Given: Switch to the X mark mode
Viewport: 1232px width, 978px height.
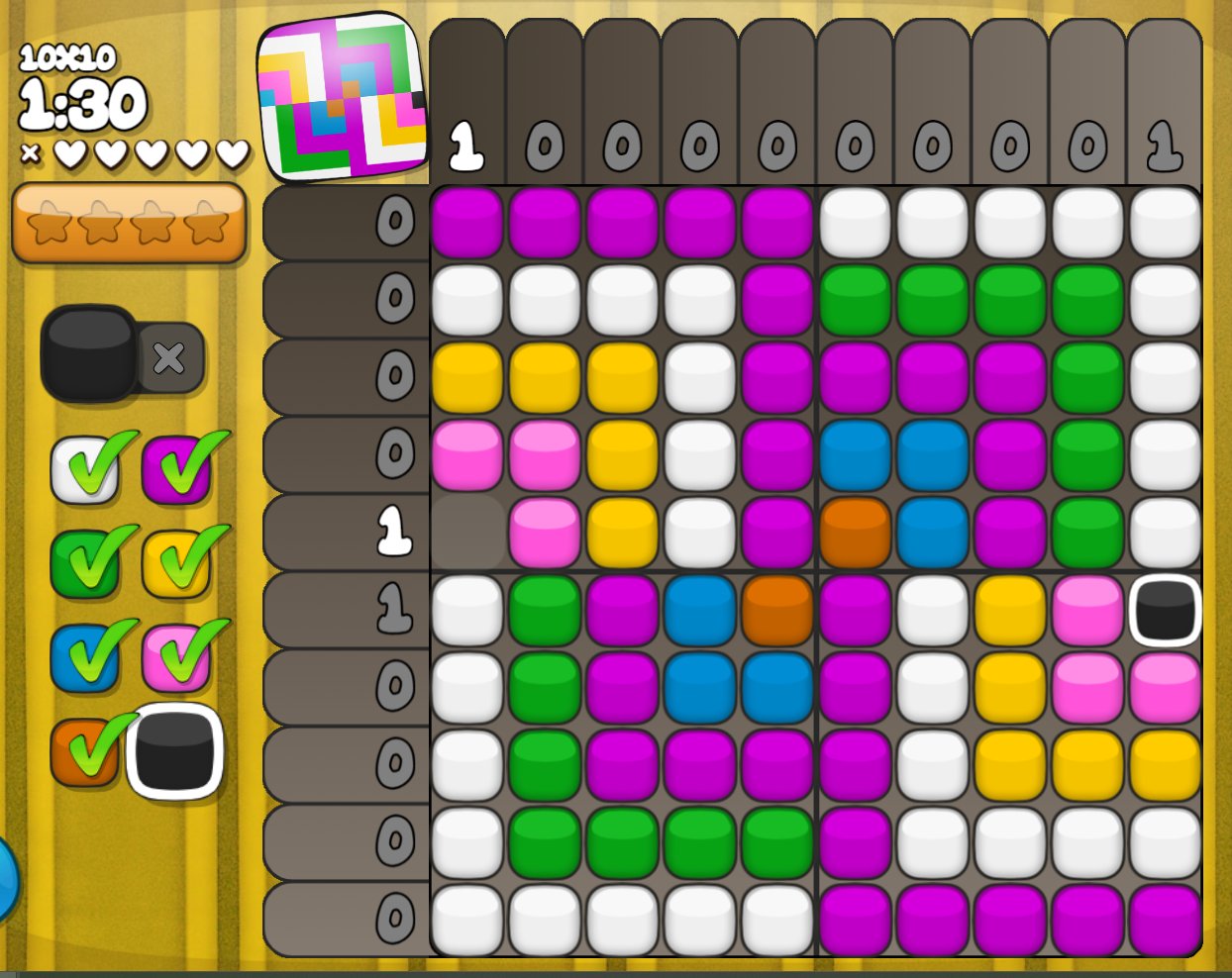Looking at the screenshot, I should tap(169, 357).
